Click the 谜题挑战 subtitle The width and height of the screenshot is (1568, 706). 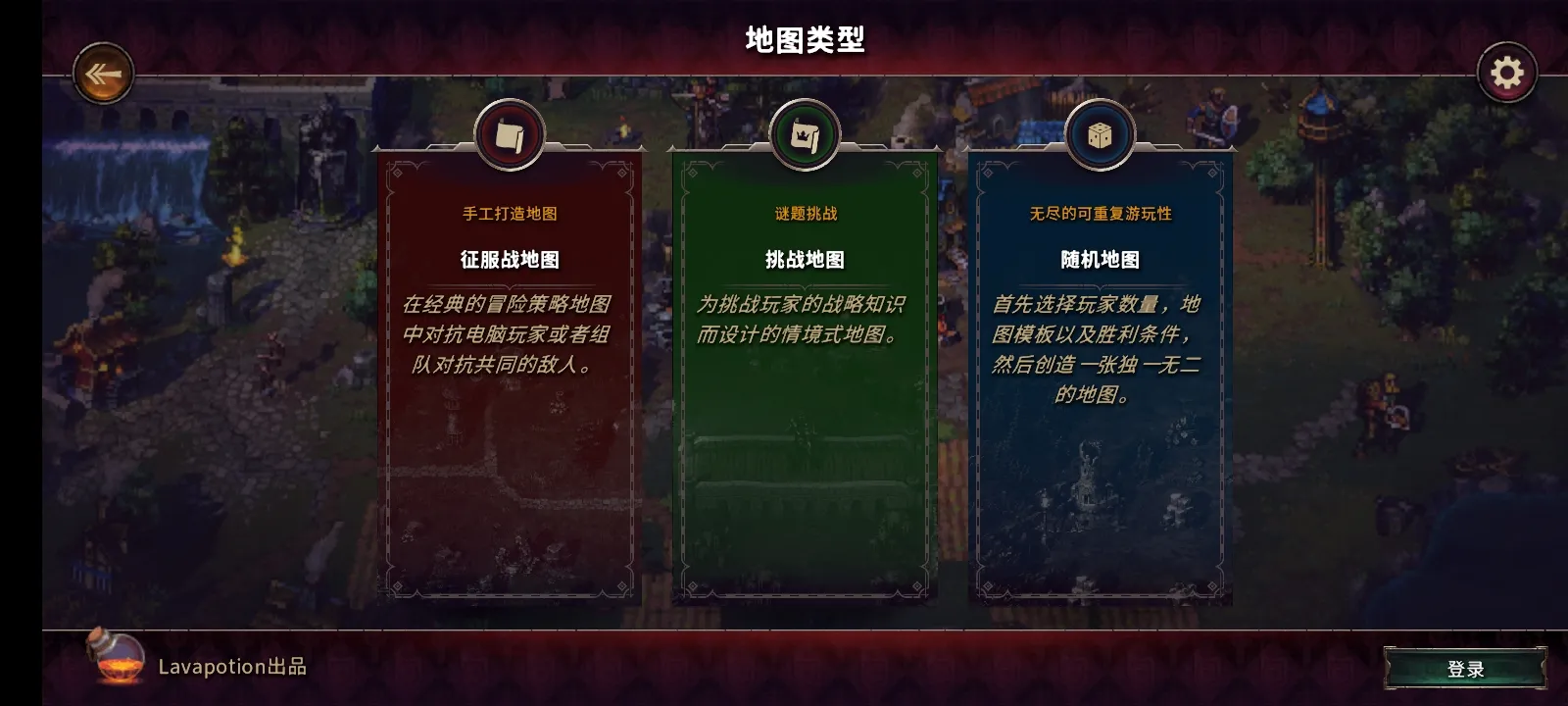804,213
